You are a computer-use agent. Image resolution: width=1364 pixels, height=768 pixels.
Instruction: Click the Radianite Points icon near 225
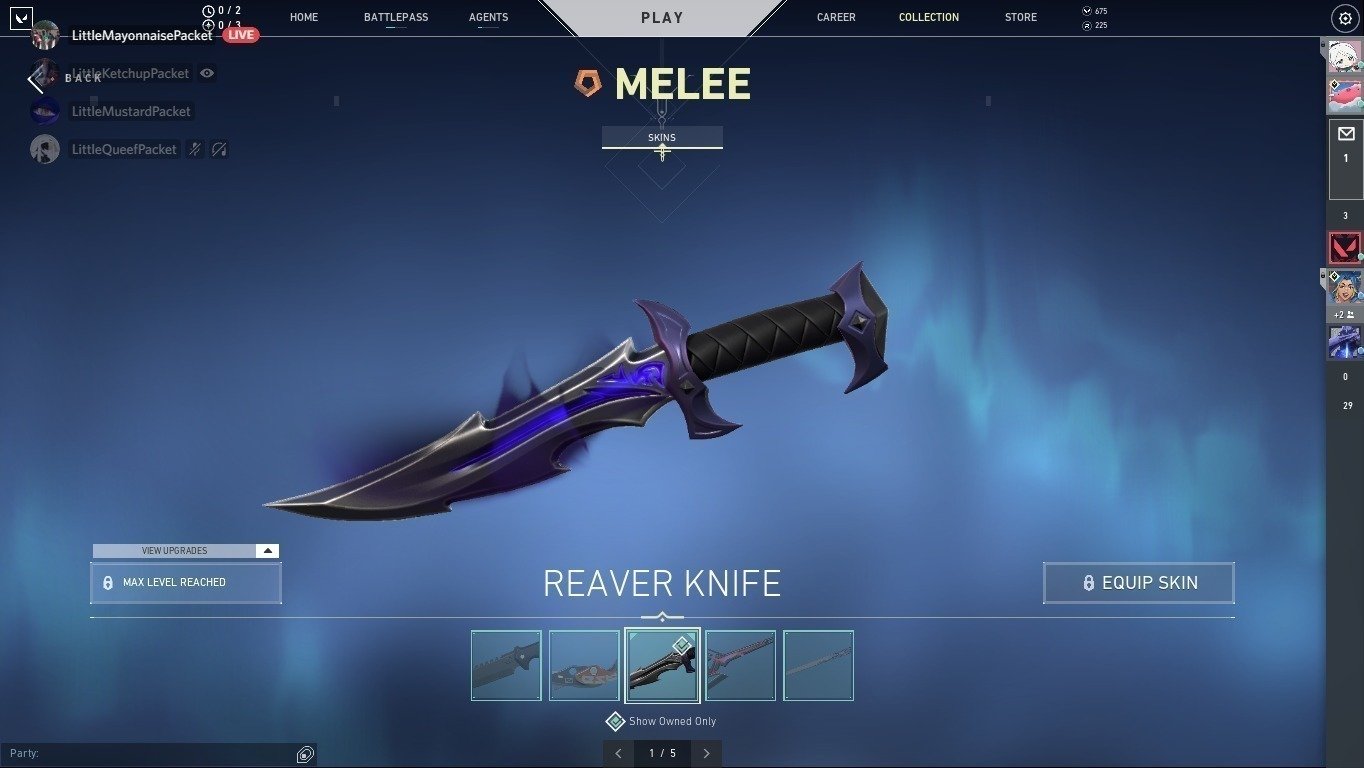1085,25
